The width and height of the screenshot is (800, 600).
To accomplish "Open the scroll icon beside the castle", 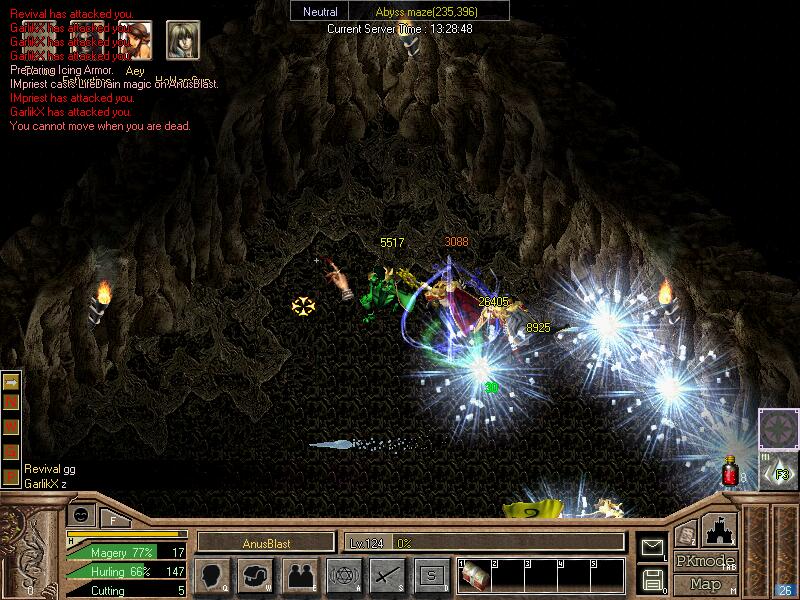I will point(686,534).
